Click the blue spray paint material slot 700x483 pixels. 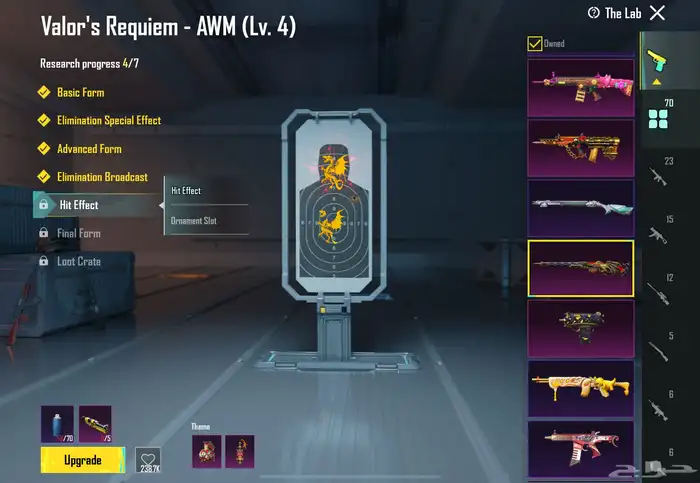[x=56, y=424]
